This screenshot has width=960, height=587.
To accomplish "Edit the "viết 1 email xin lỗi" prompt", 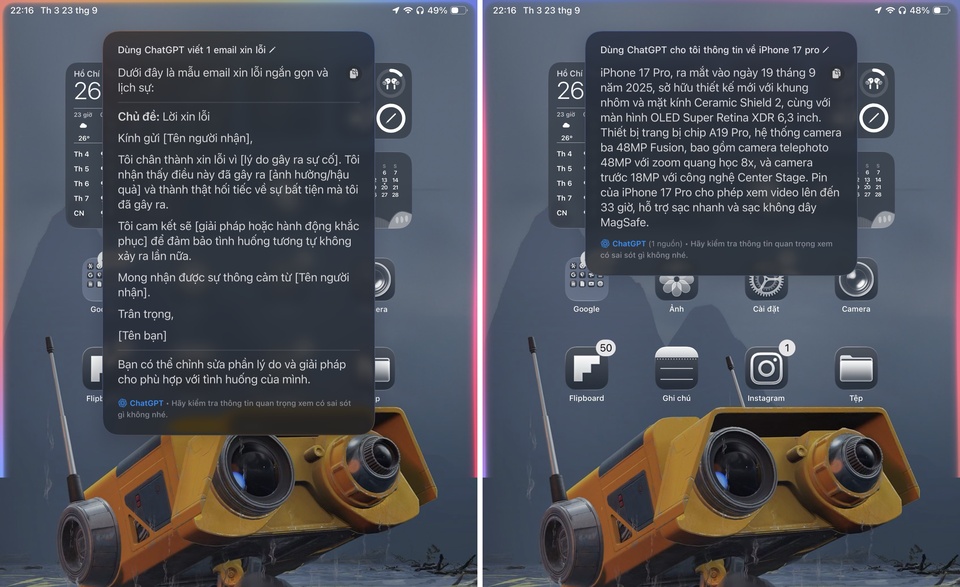I will pyautogui.click(x=272, y=48).
